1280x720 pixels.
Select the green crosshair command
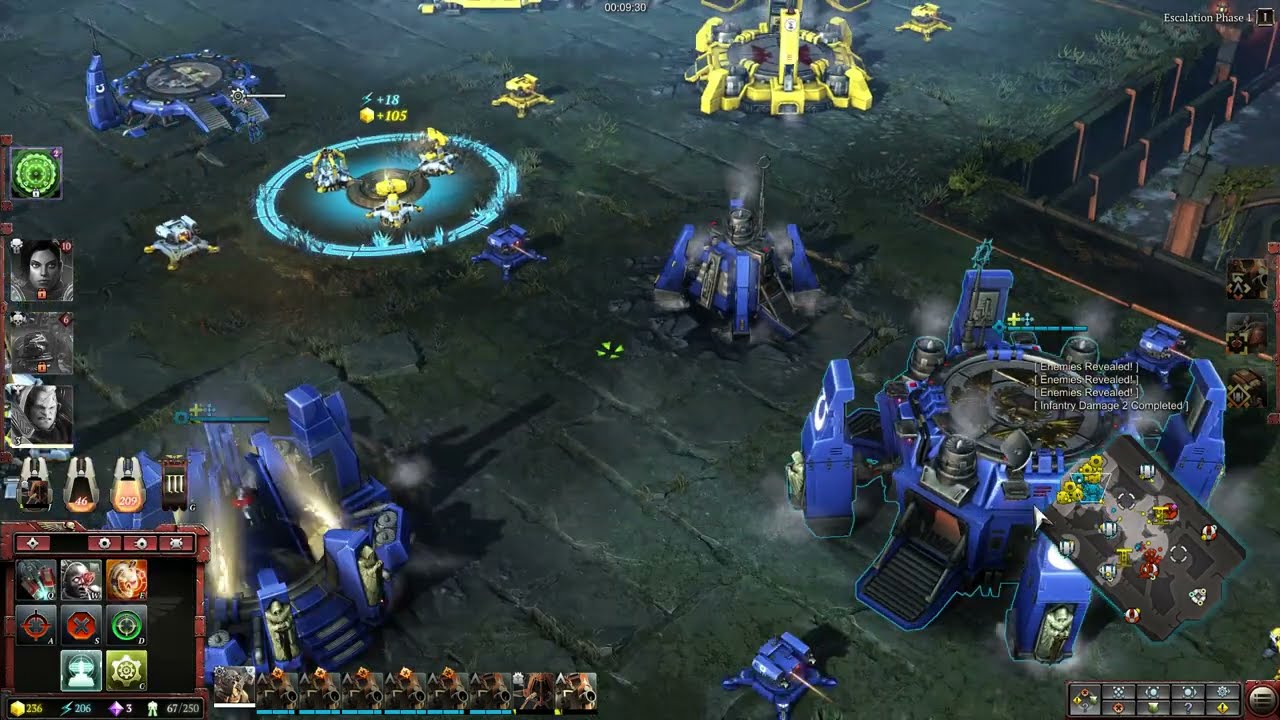tap(126, 626)
